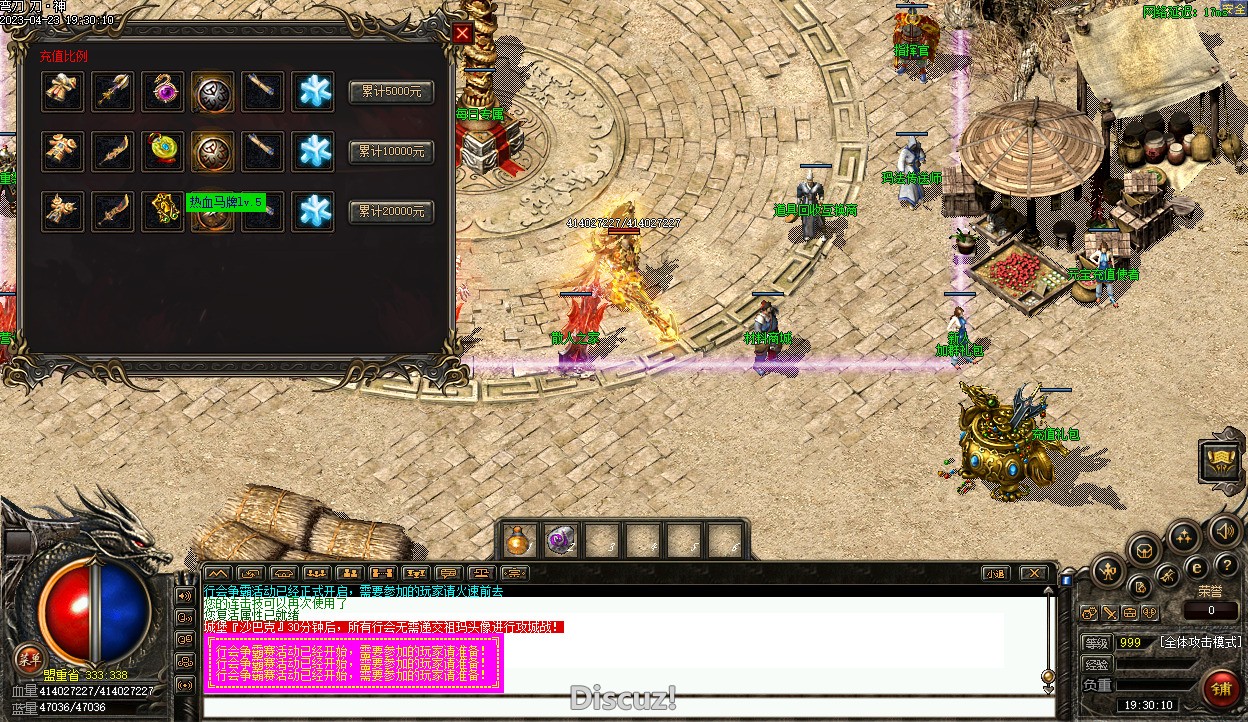Open the bag chest button
This screenshot has height=722, width=1248.
pyautogui.click(x=1144, y=549)
